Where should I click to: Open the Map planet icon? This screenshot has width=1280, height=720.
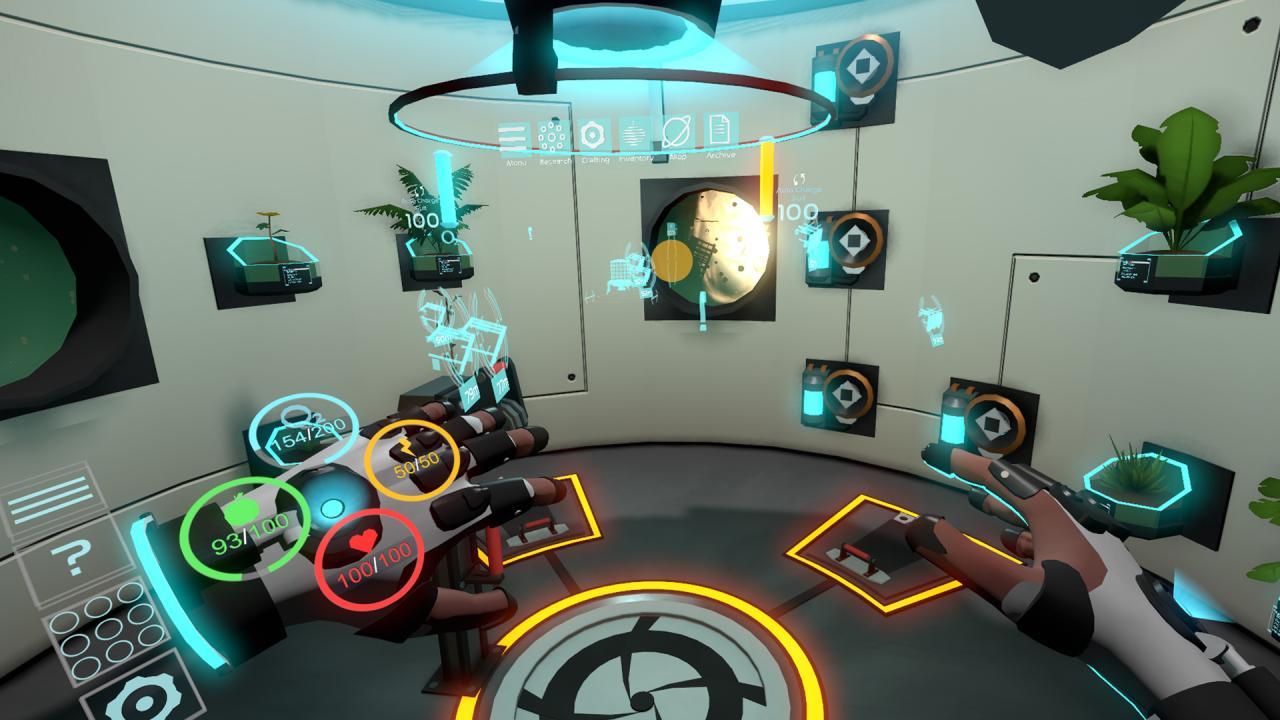[x=675, y=131]
